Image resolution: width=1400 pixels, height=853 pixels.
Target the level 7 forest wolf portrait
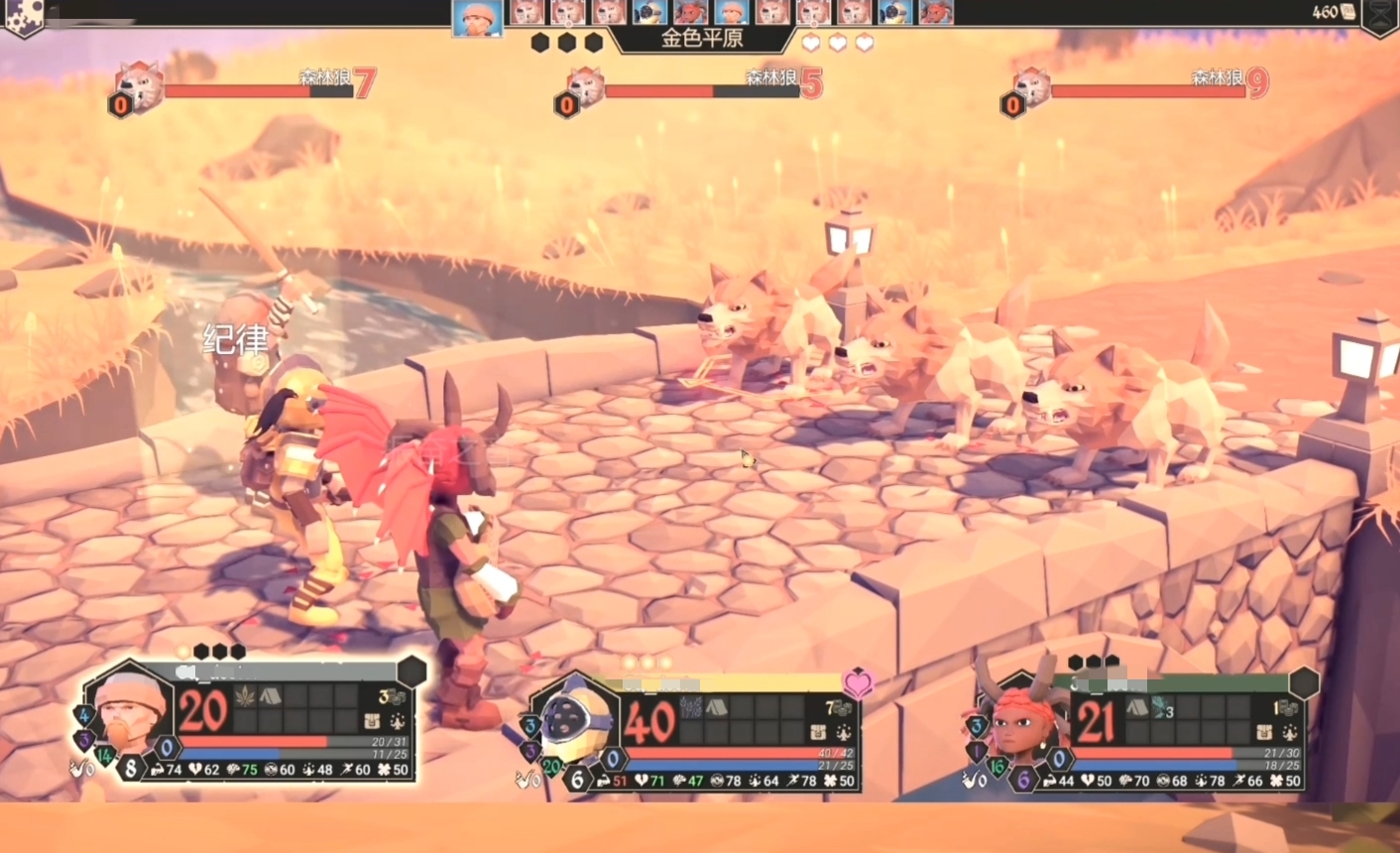click(139, 88)
